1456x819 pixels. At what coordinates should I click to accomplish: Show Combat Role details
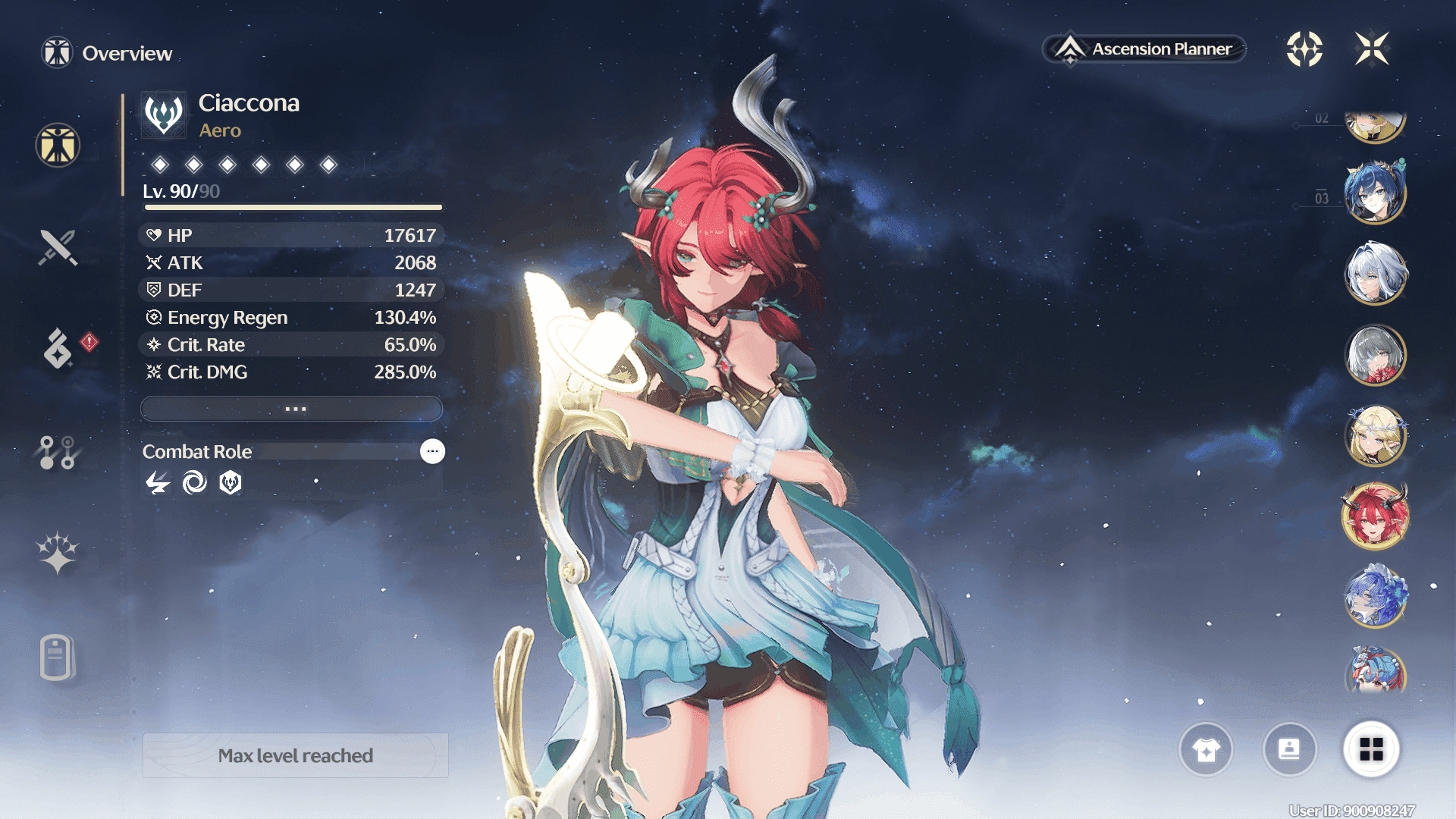pos(432,451)
